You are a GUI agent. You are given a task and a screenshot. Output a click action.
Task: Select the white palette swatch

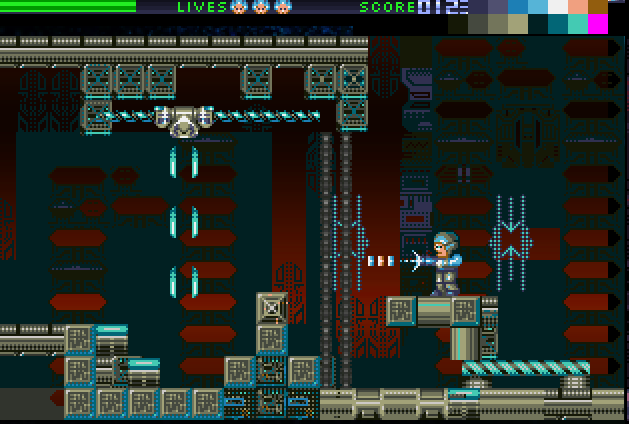pyautogui.click(x=558, y=6)
